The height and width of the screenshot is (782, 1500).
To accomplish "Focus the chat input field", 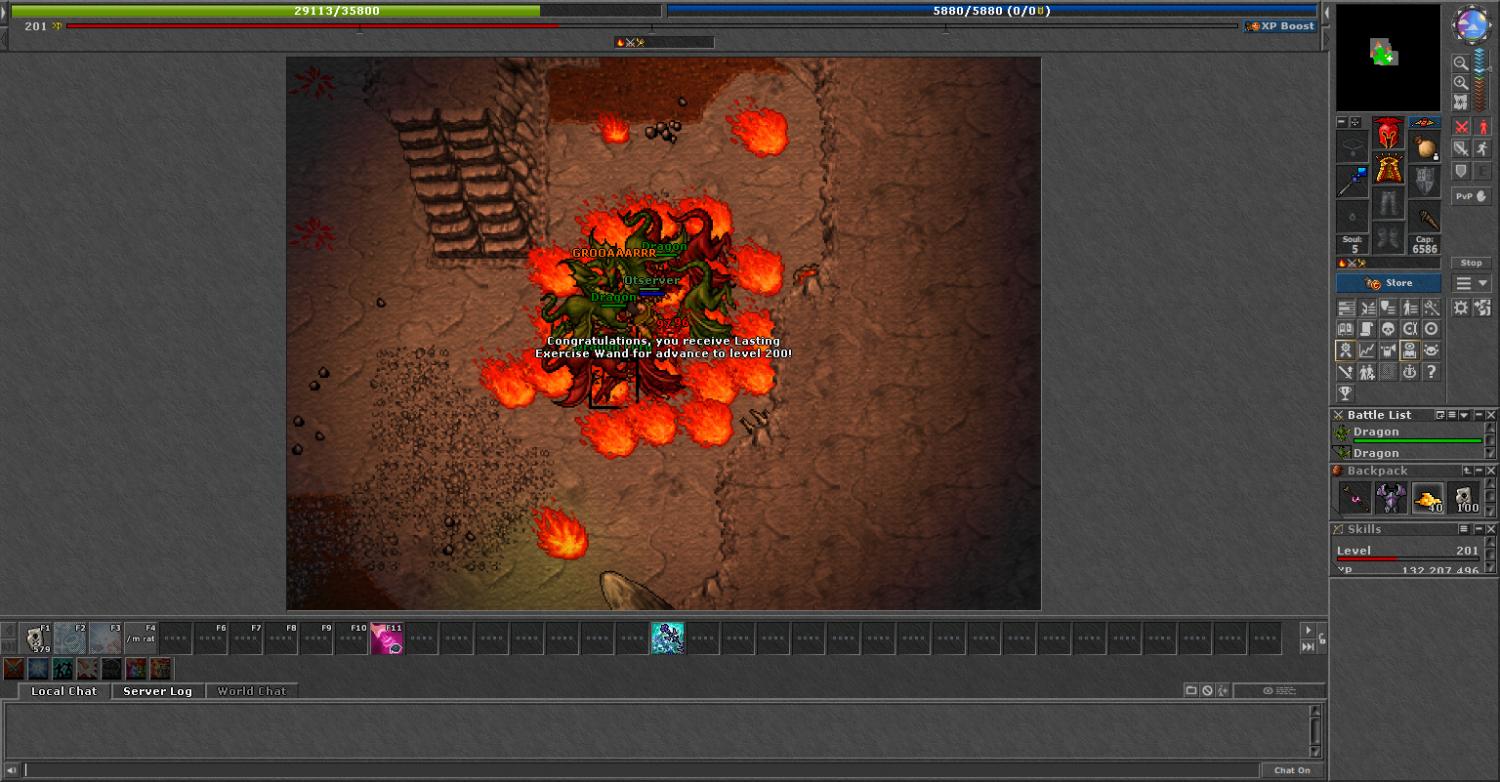I will coord(640,770).
